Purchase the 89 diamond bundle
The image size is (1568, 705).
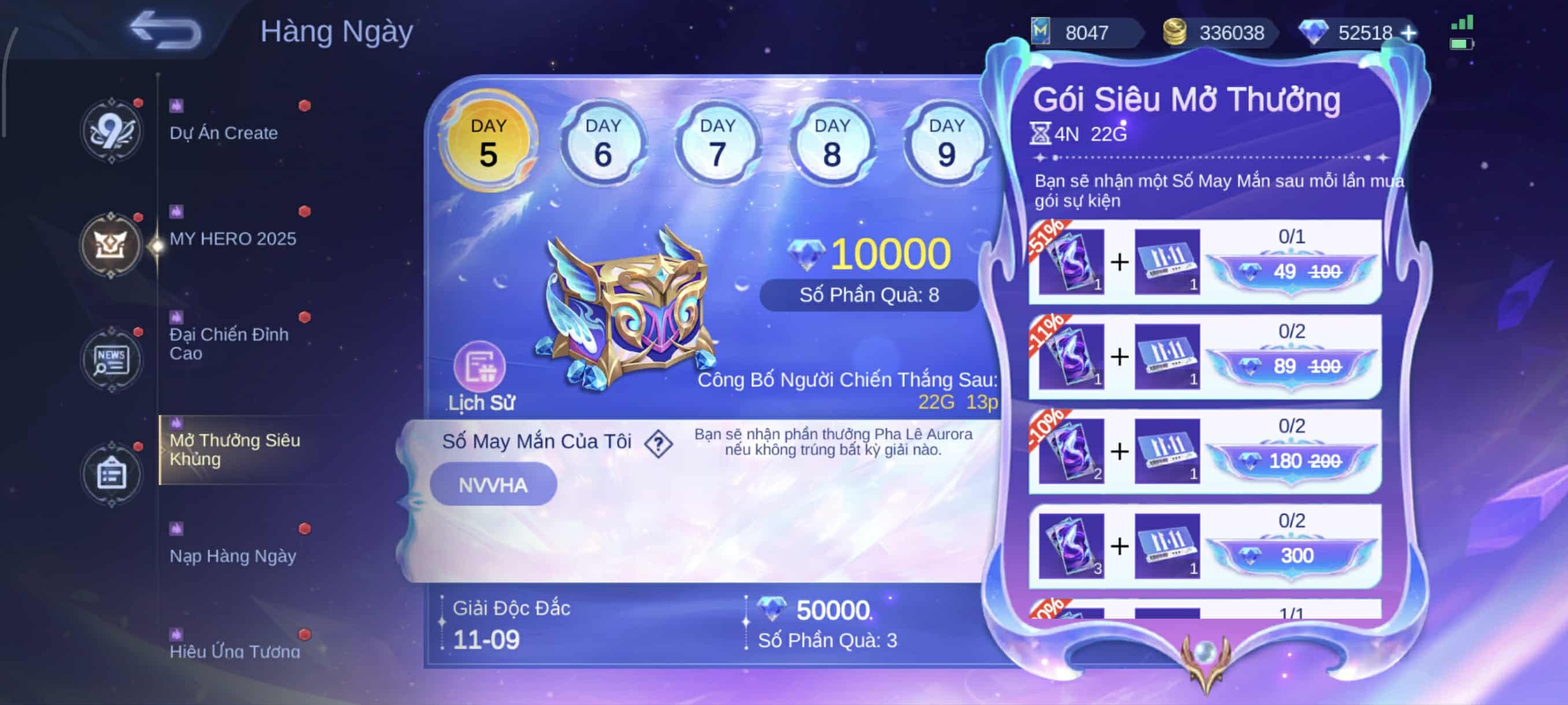point(1291,366)
